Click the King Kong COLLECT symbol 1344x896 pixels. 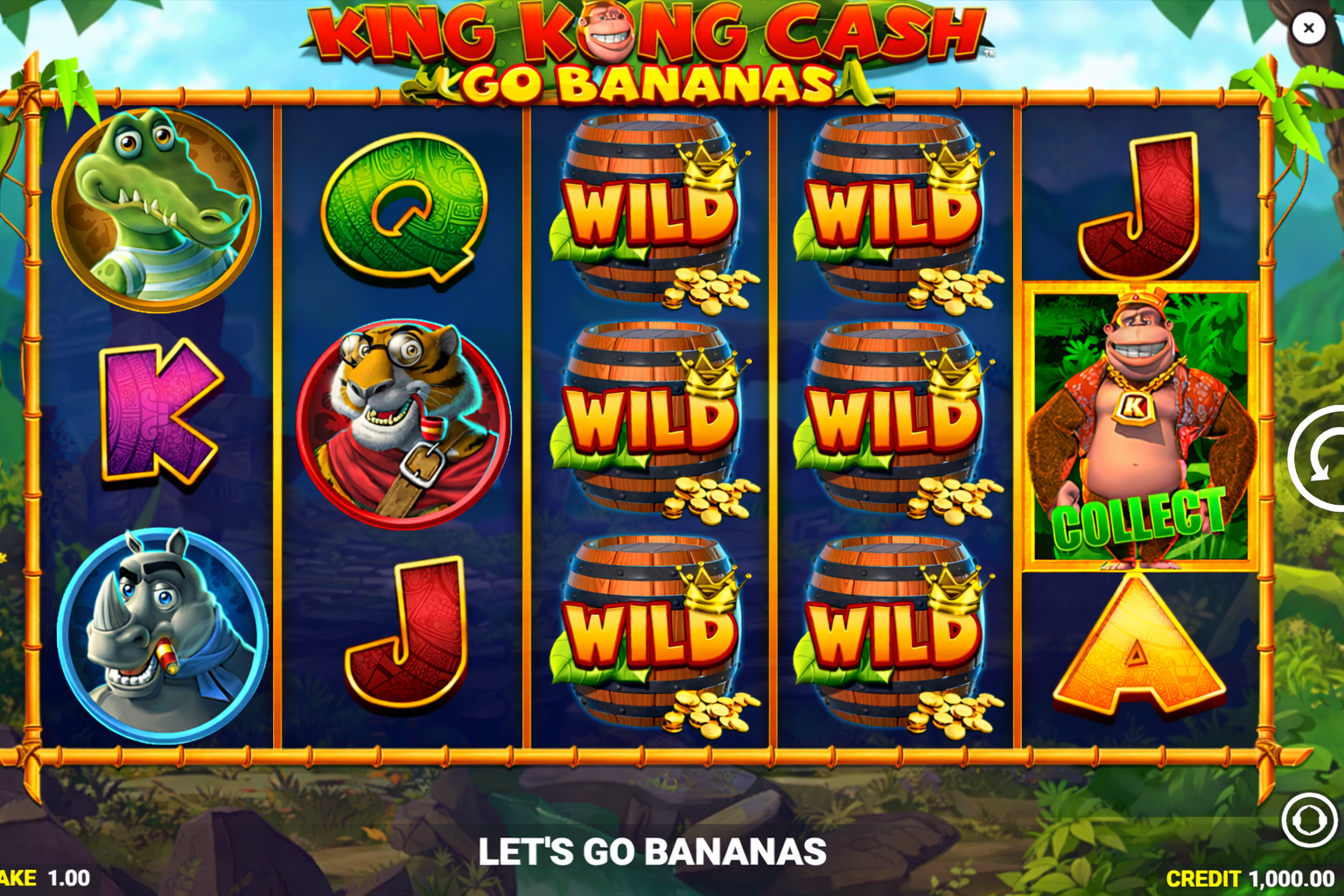click(1139, 429)
